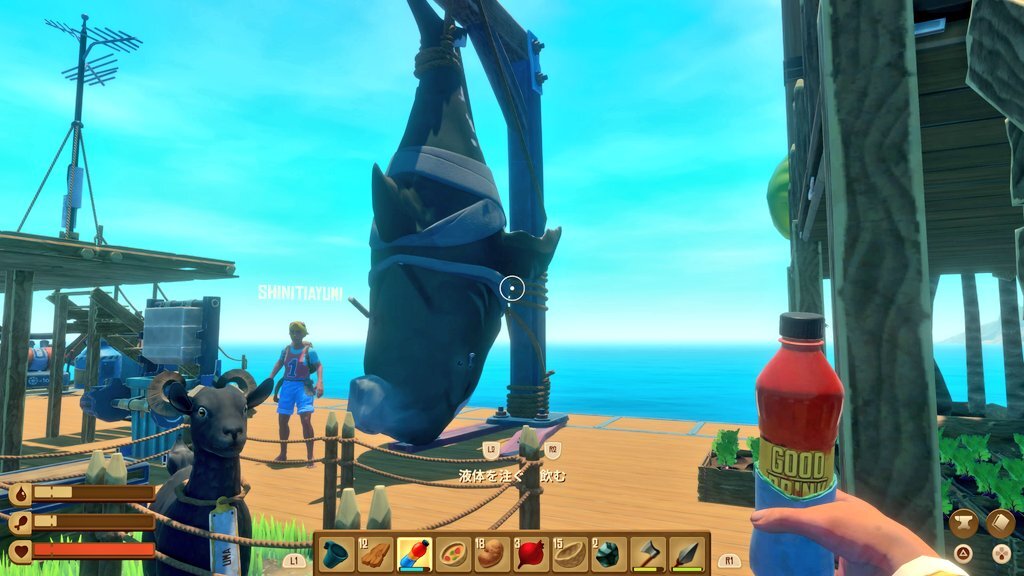Choose the empty coconut bowl stack slot
This screenshot has height=576, width=1024.
(x=570, y=553)
